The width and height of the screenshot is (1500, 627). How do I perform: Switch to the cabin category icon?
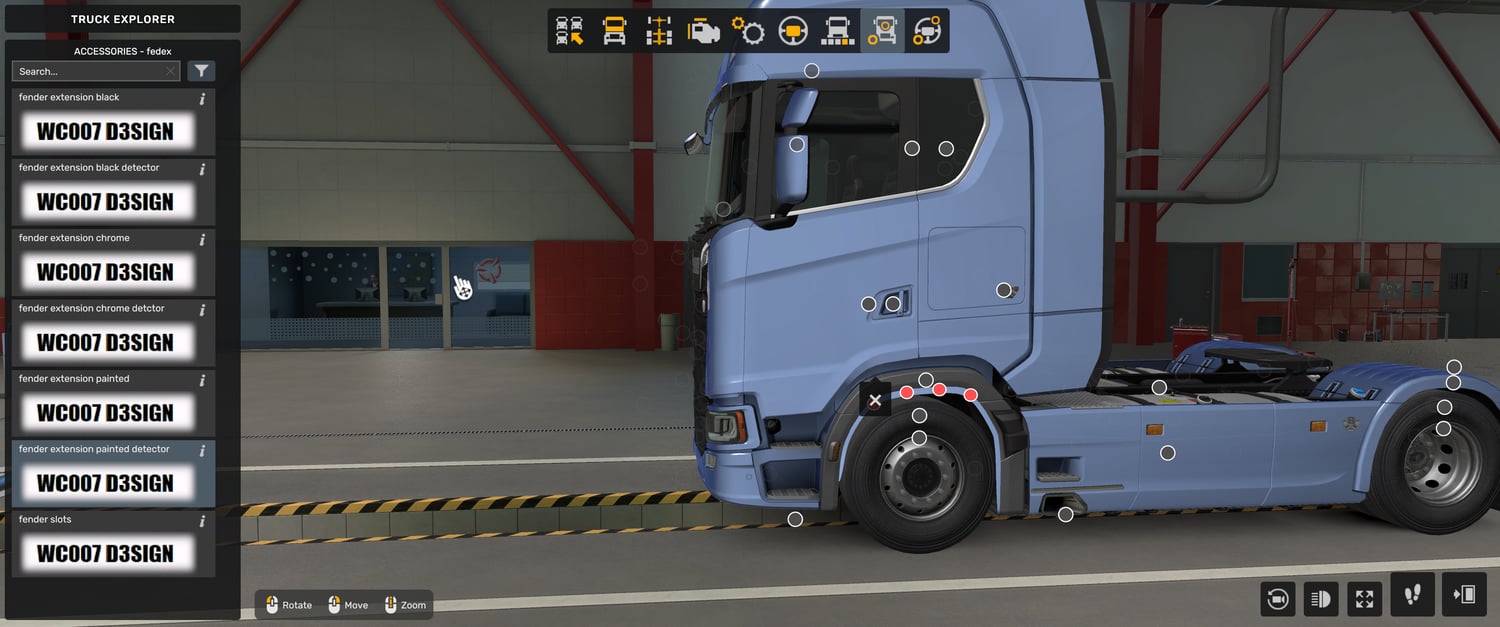(614, 31)
